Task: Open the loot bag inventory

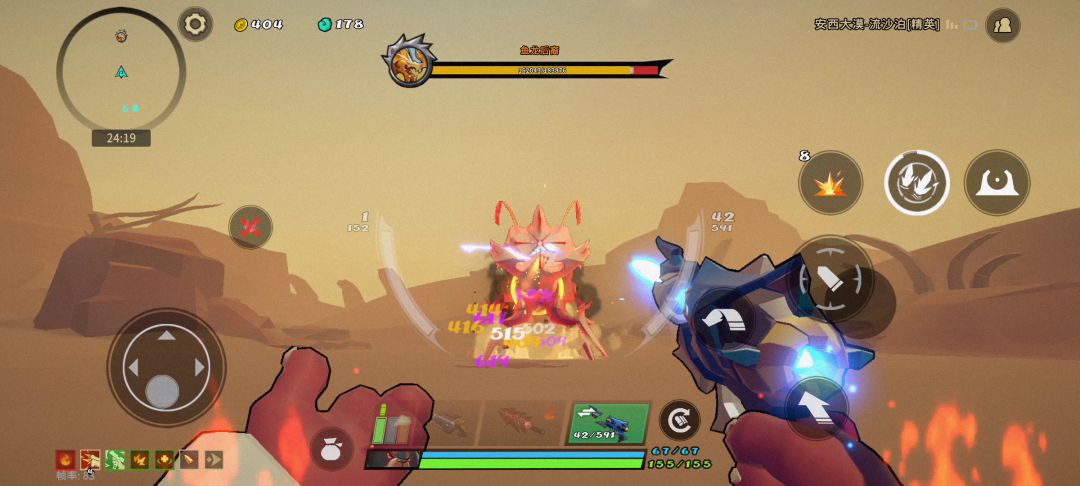Action: click(331, 449)
